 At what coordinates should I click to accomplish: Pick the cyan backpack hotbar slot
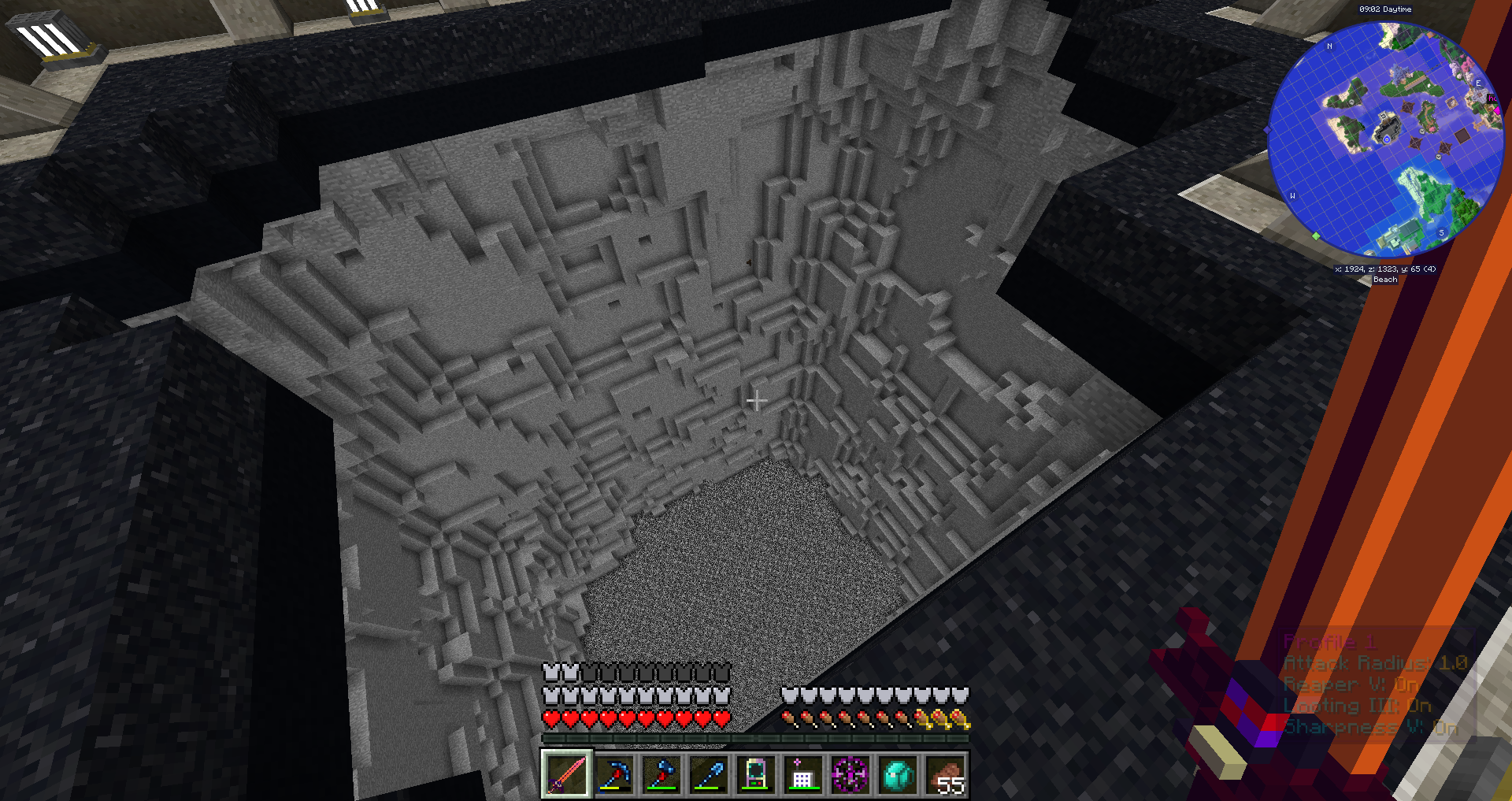click(898, 774)
